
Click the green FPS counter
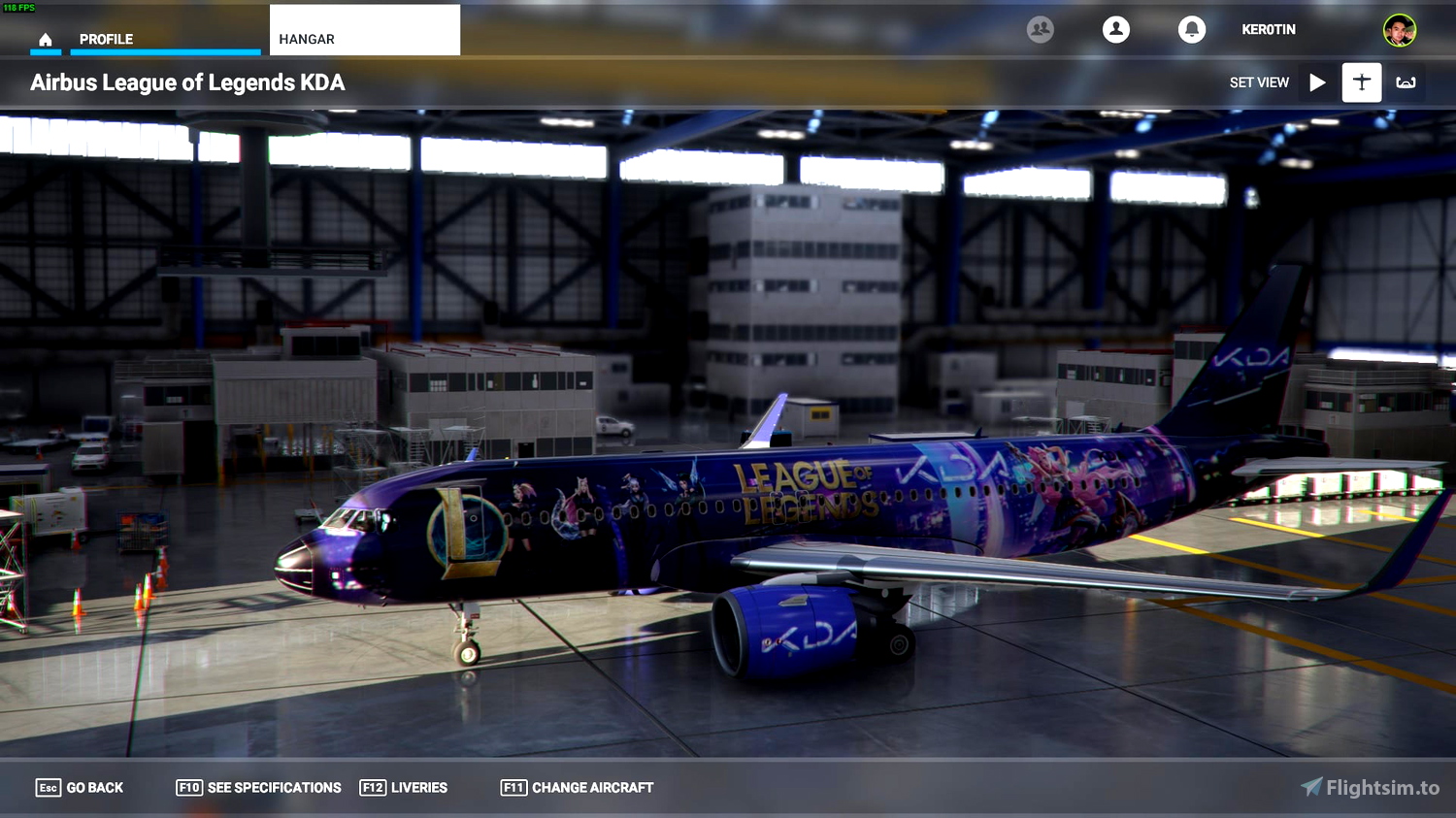point(17,6)
